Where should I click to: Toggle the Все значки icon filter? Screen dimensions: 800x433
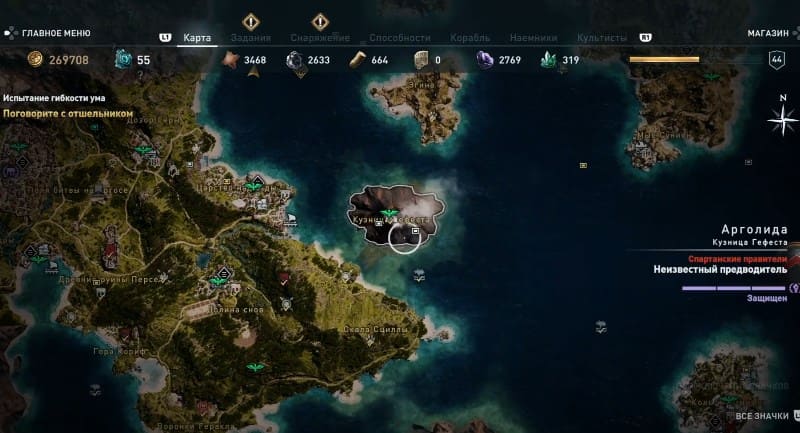[x=762, y=416]
